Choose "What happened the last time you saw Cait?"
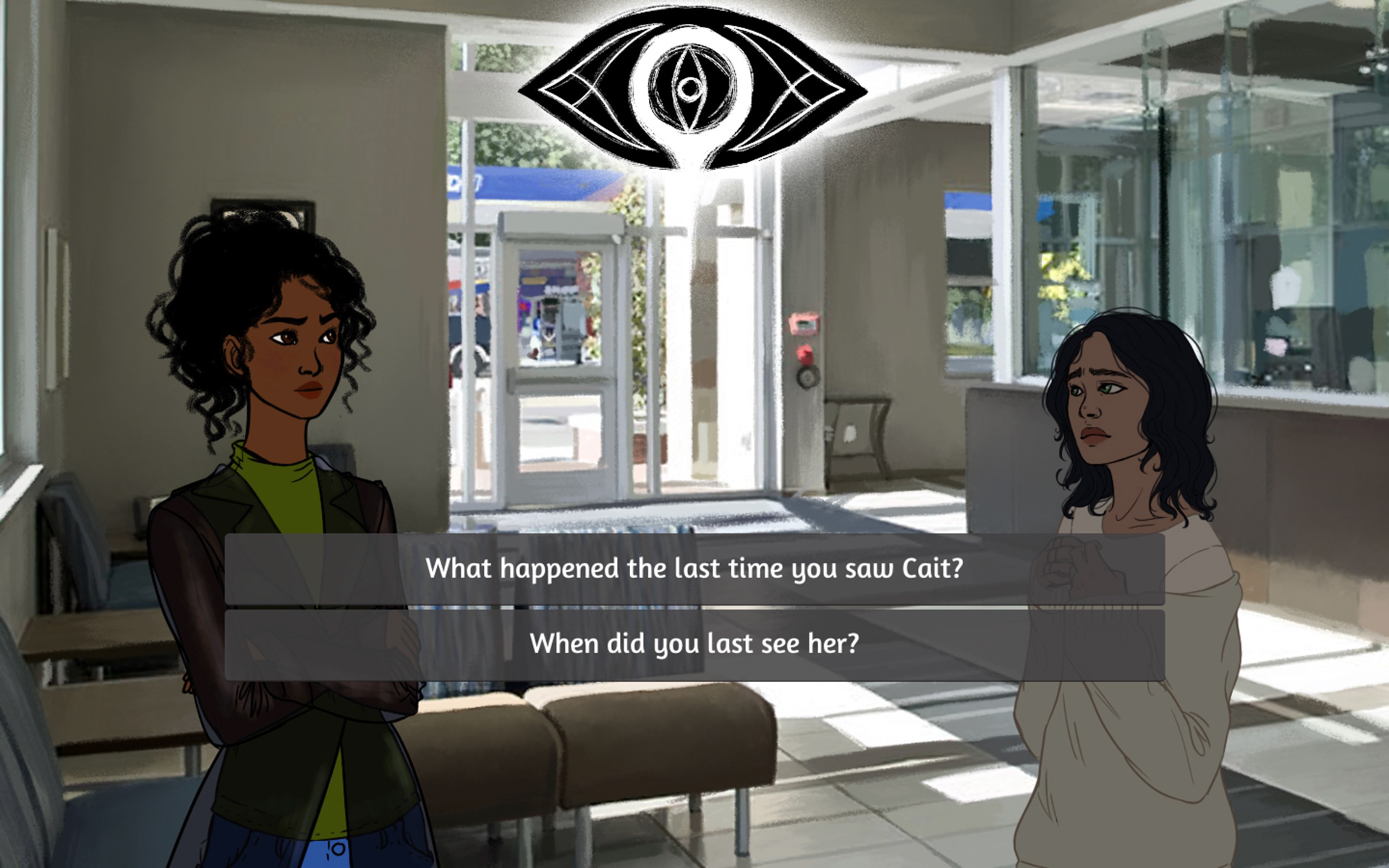The width and height of the screenshot is (1389, 868). [x=694, y=569]
